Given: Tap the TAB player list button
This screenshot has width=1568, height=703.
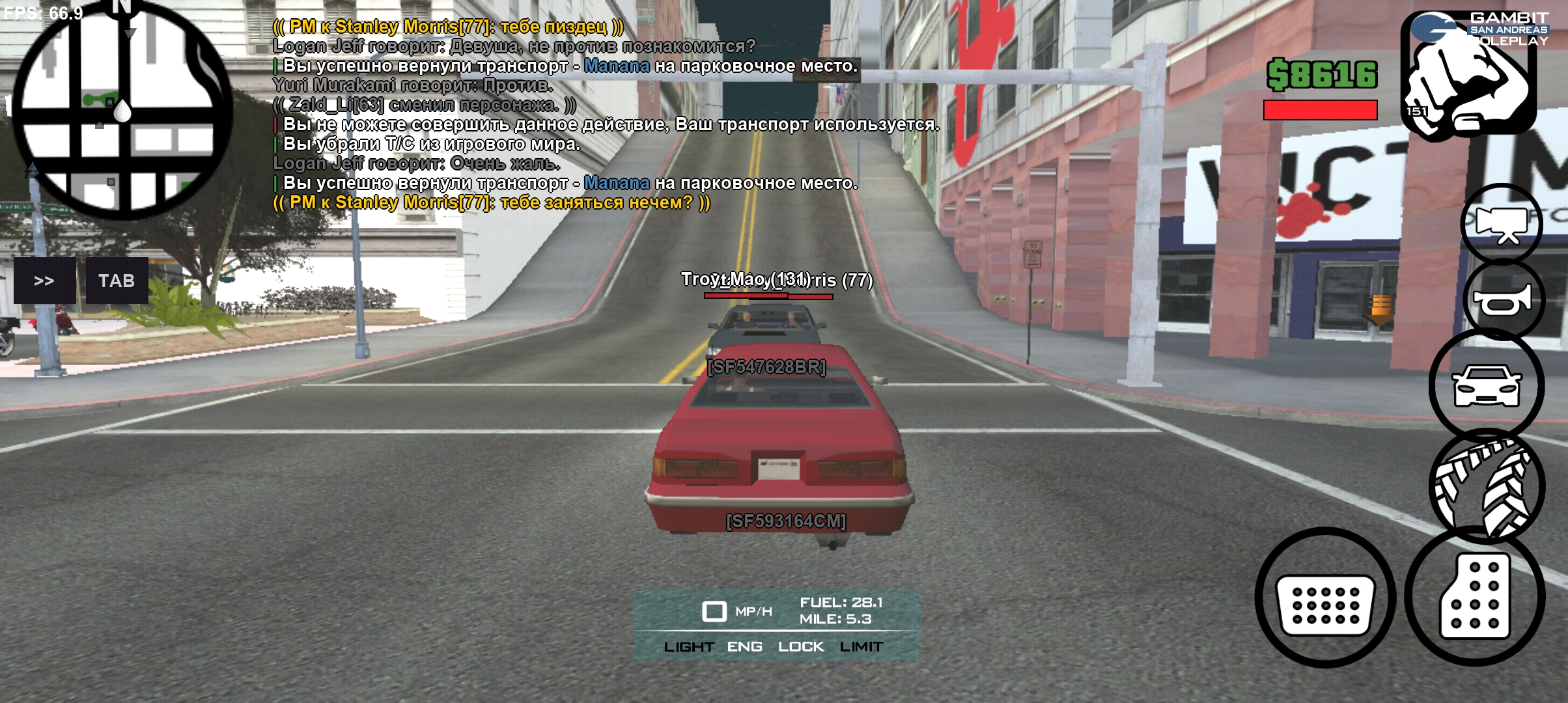Looking at the screenshot, I should [117, 281].
